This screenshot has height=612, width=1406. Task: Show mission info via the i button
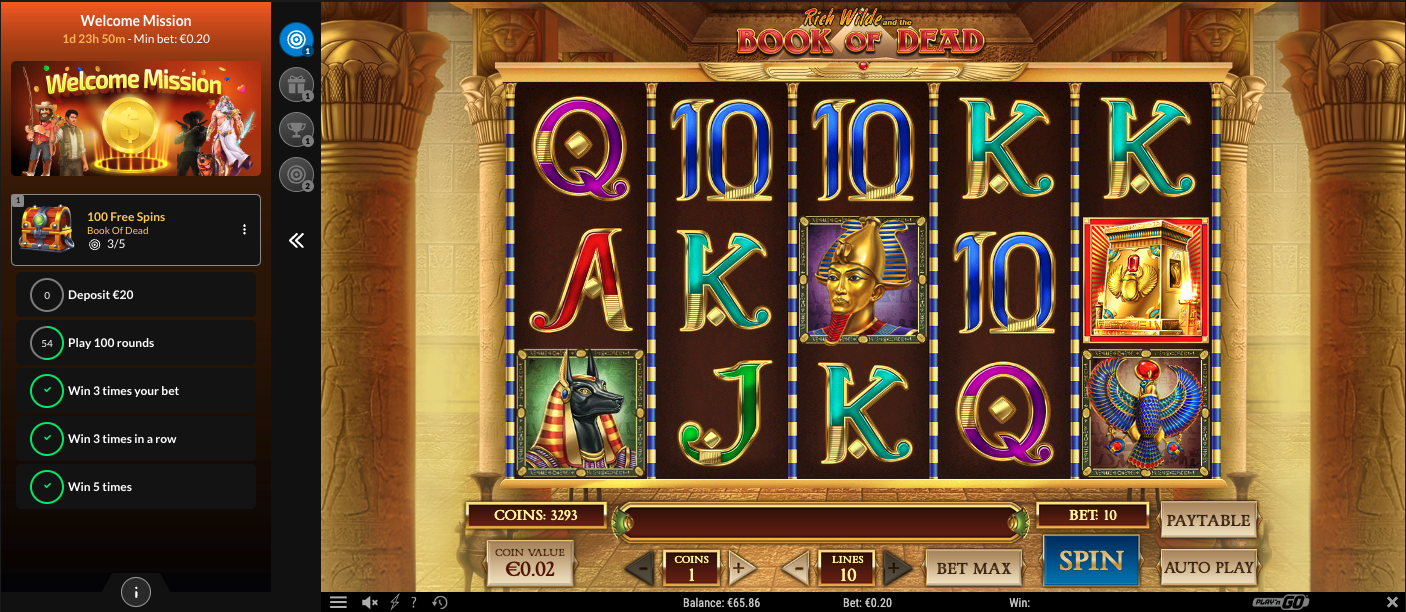click(x=136, y=591)
